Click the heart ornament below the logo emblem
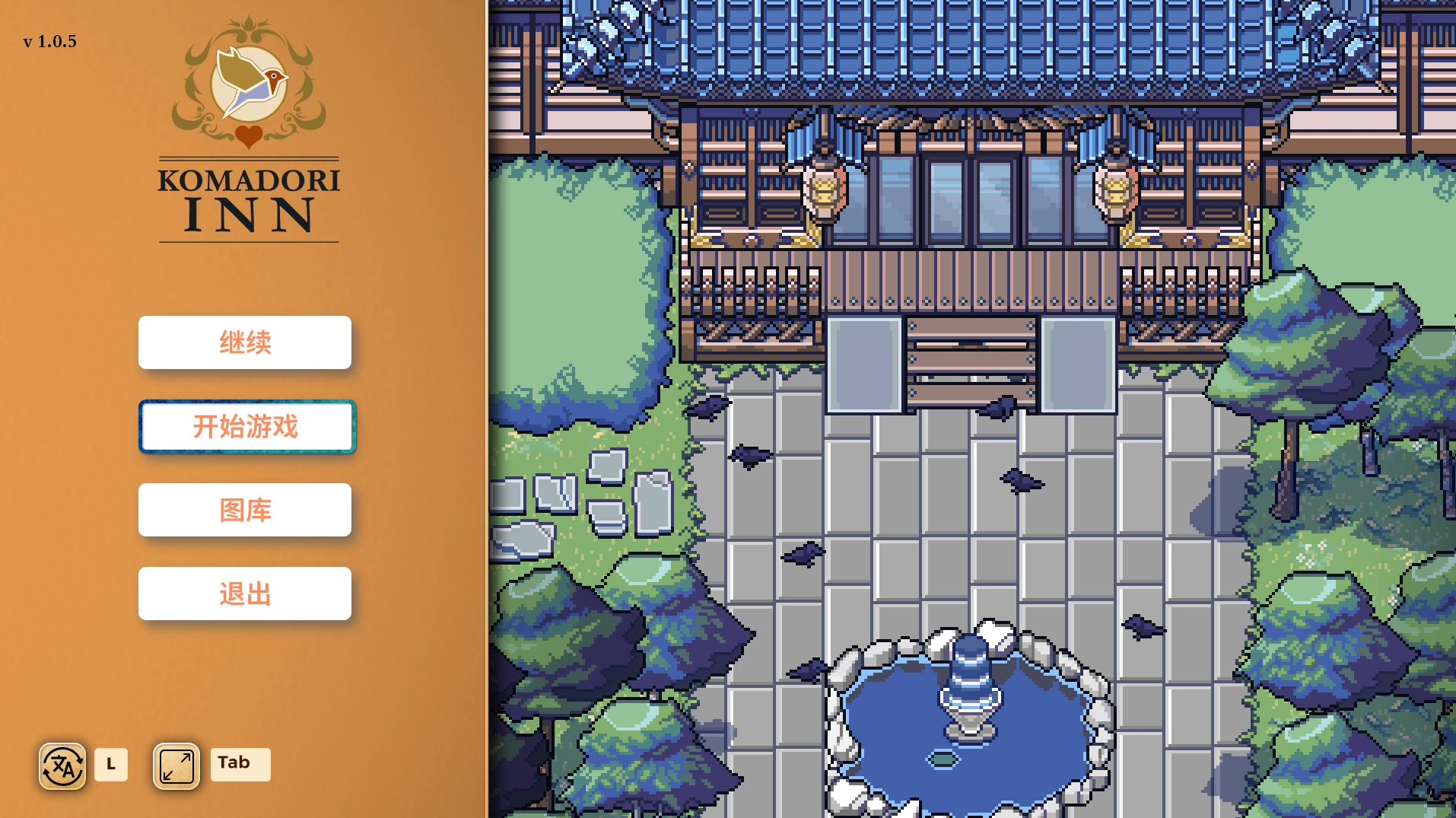 click(249, 137)
